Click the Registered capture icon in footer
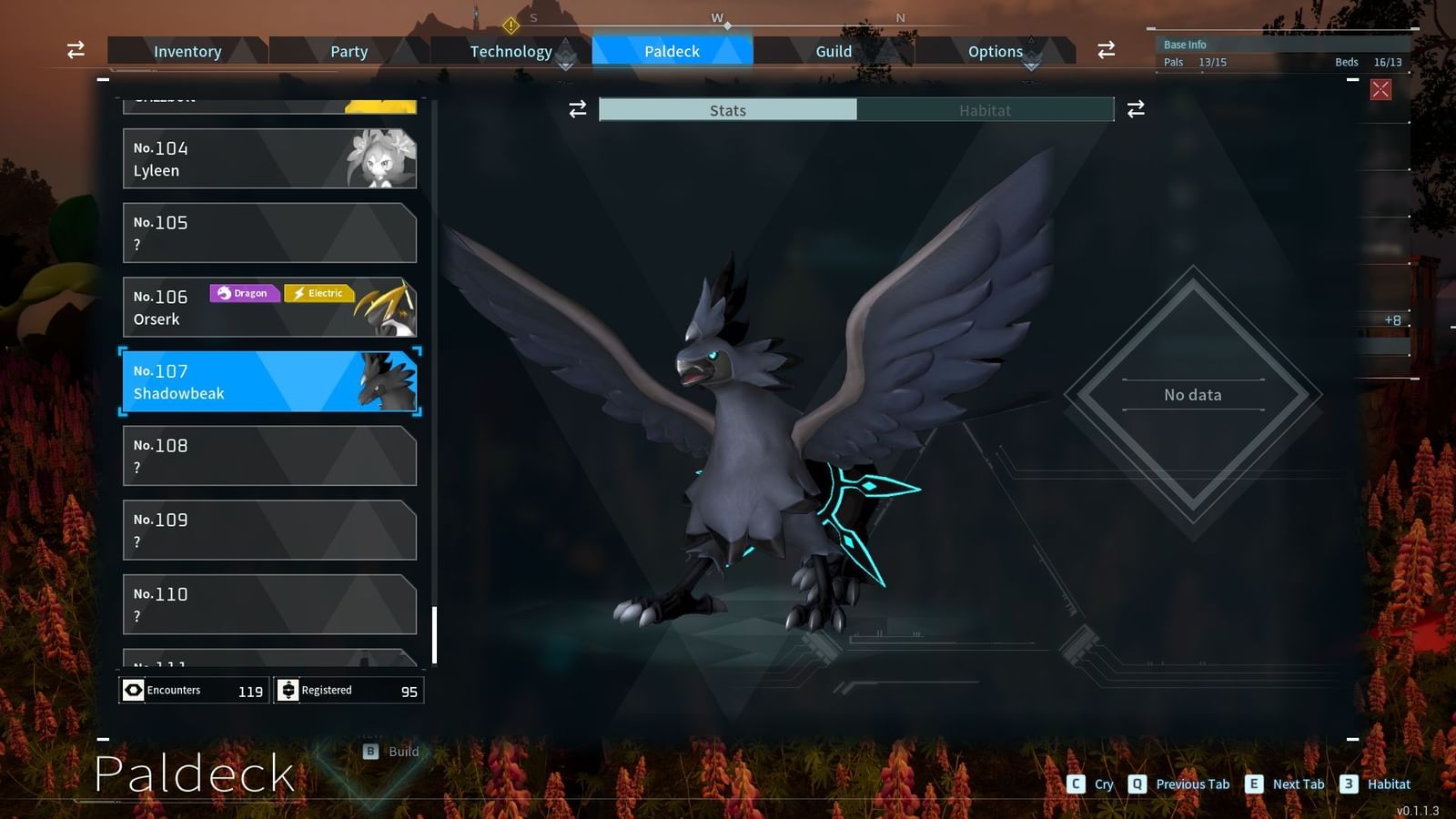The image size is (1456, 819). pos(288,690)
